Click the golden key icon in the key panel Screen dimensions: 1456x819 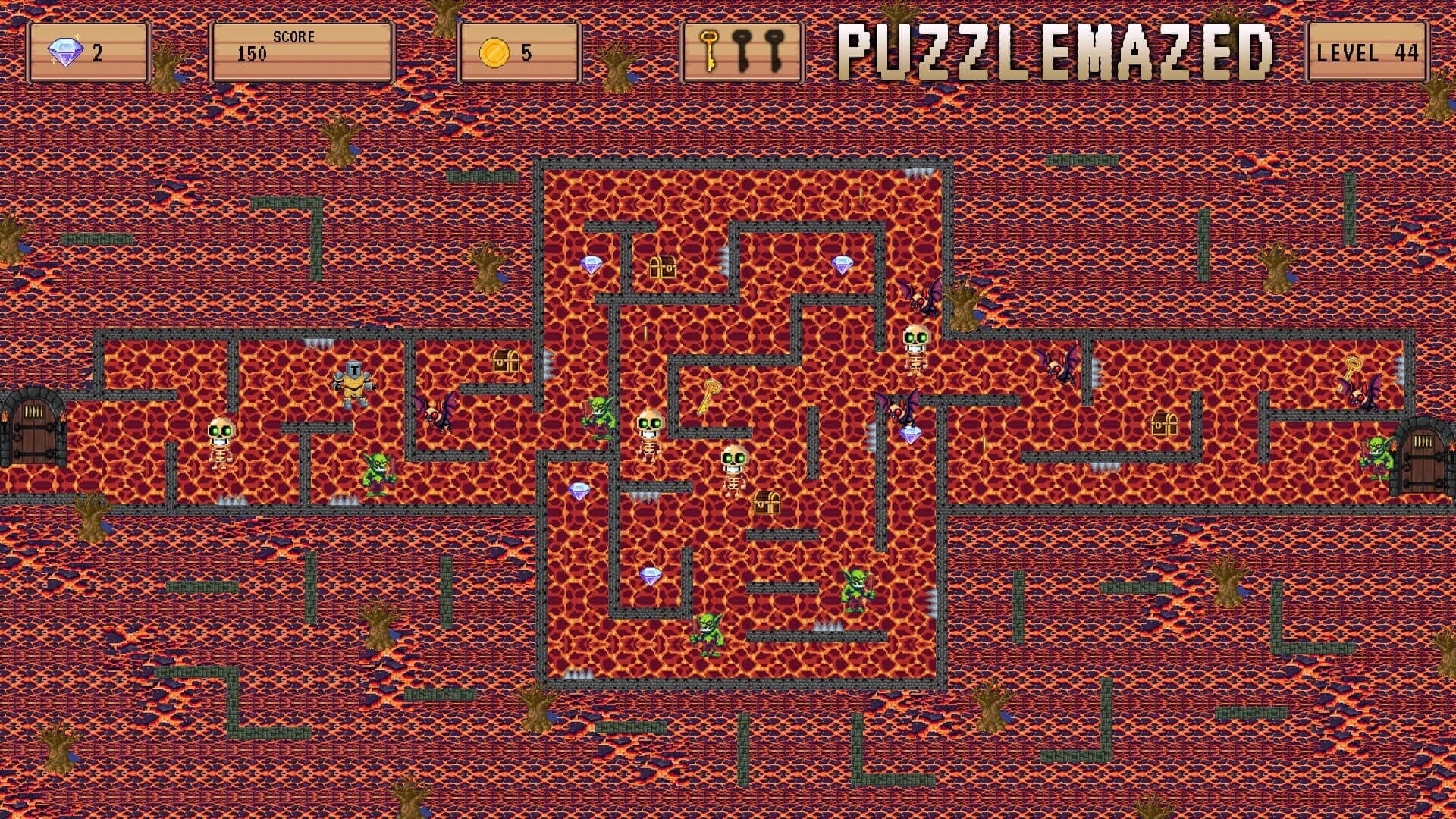point(708,49)
